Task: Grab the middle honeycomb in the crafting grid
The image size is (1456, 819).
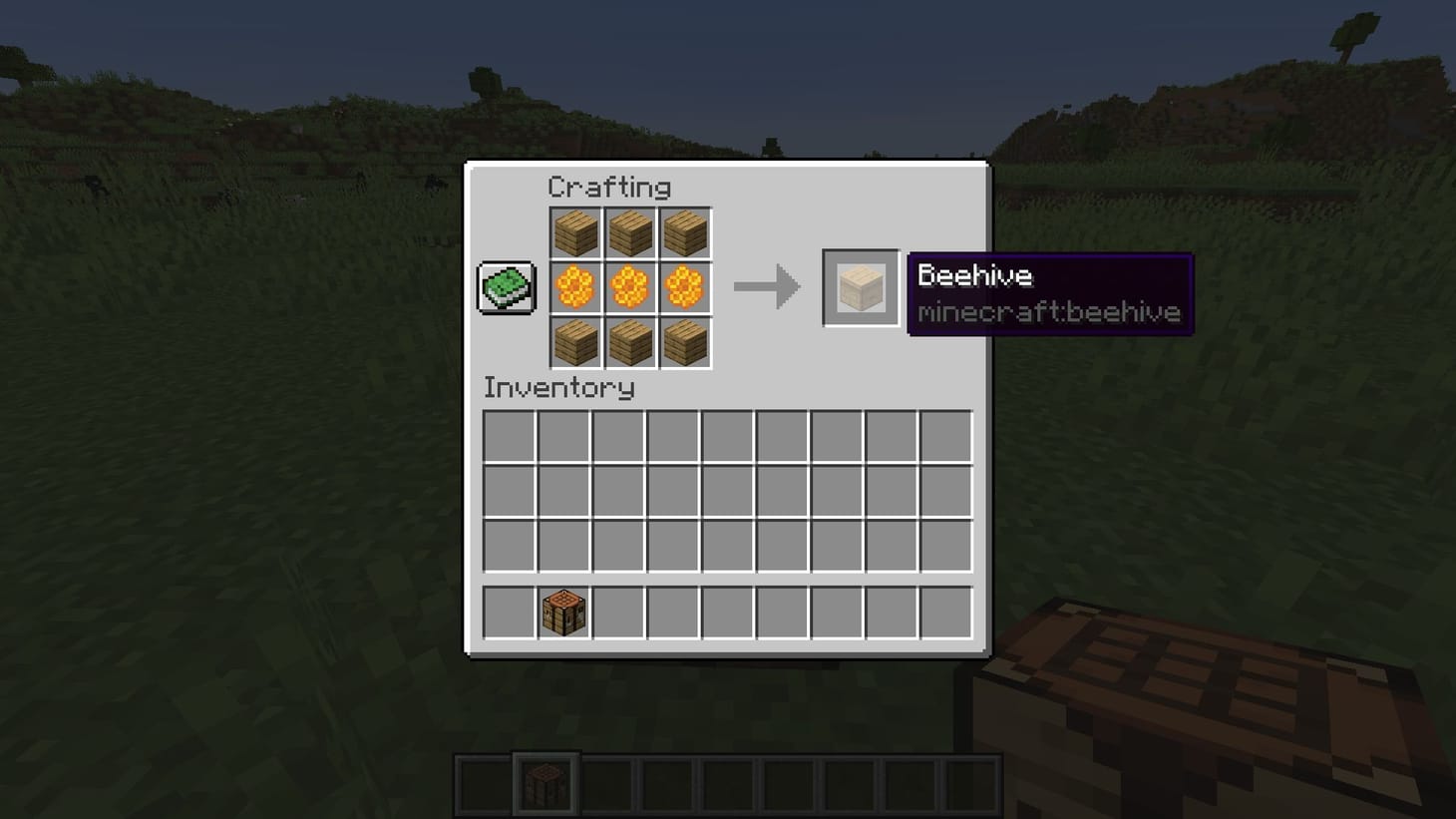Action: tap(630, 286)
